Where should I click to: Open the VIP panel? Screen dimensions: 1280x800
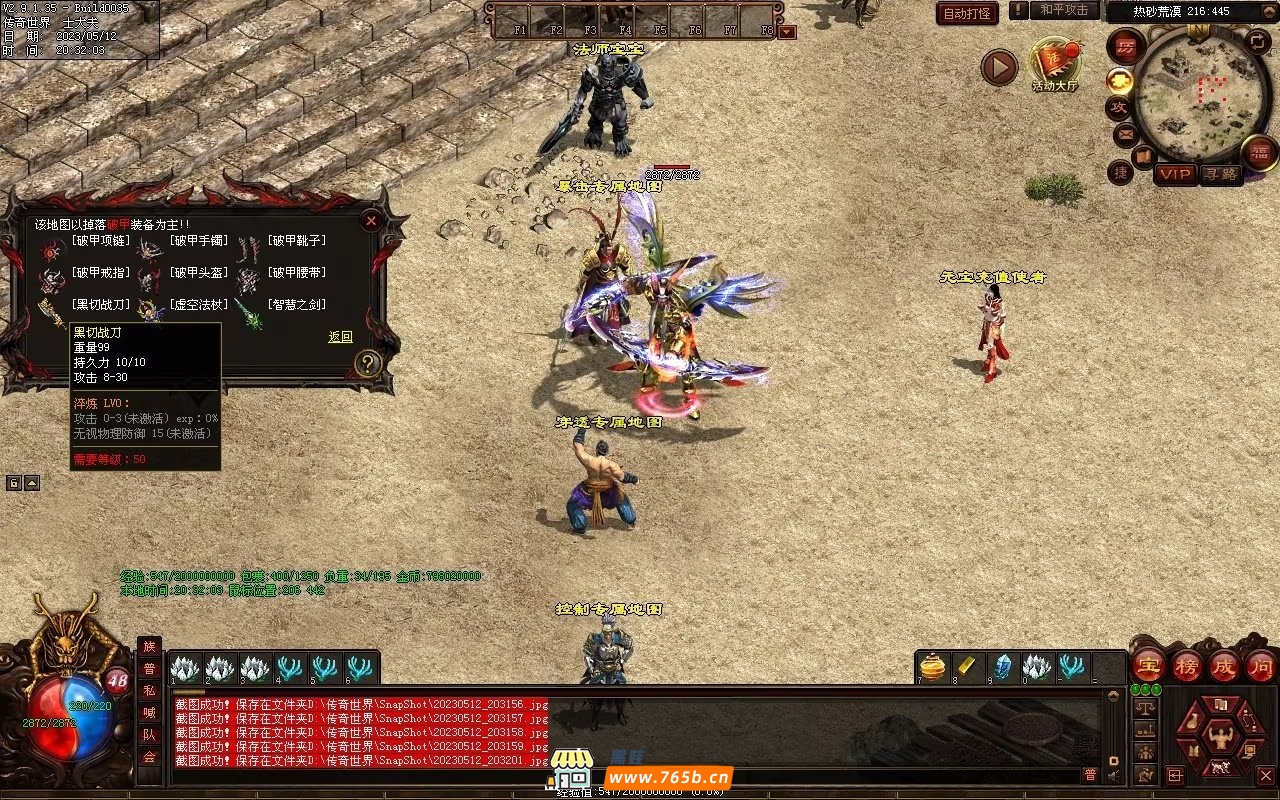pos(1175,174)
